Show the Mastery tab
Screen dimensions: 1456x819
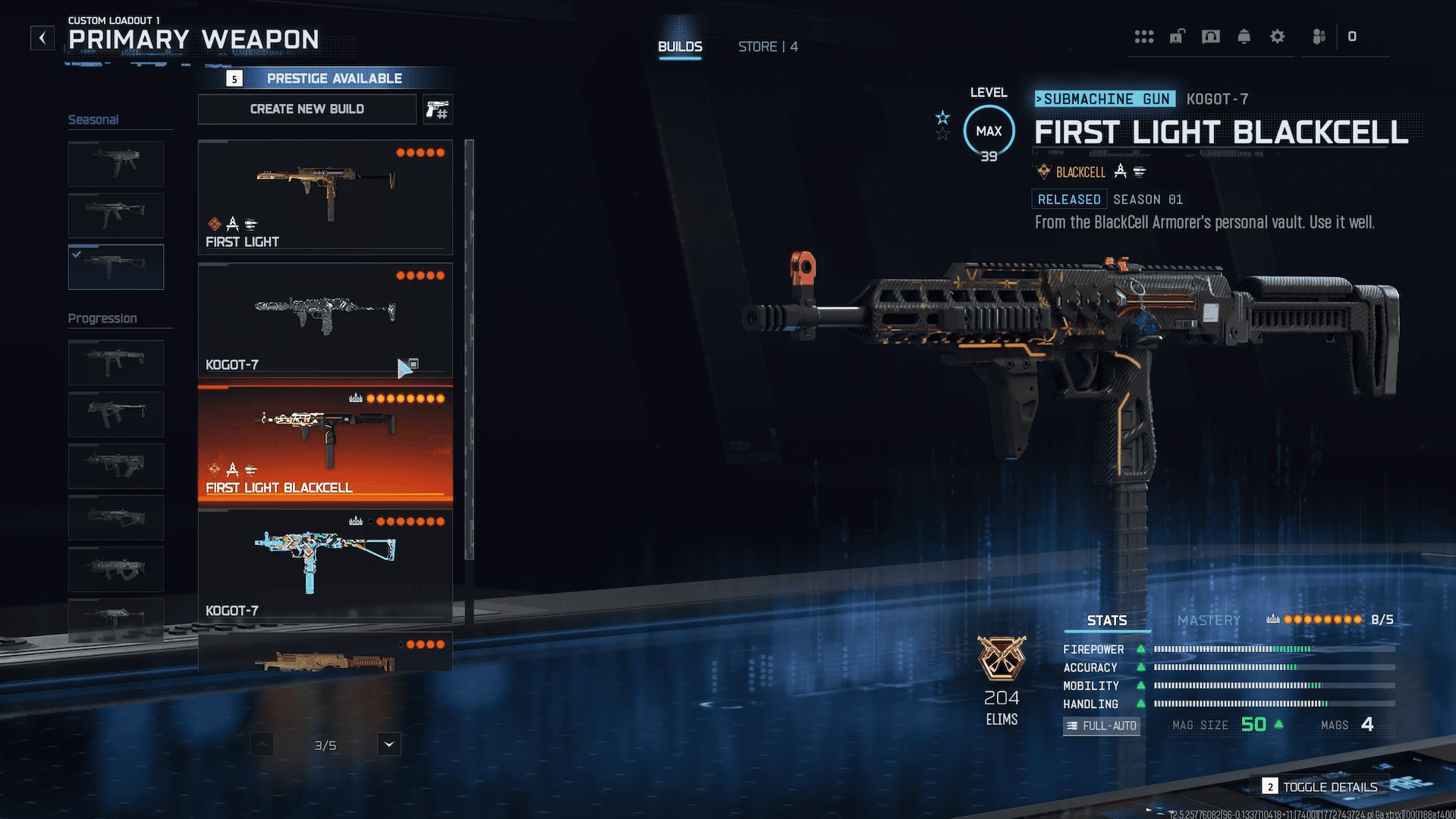[1209, 621]
